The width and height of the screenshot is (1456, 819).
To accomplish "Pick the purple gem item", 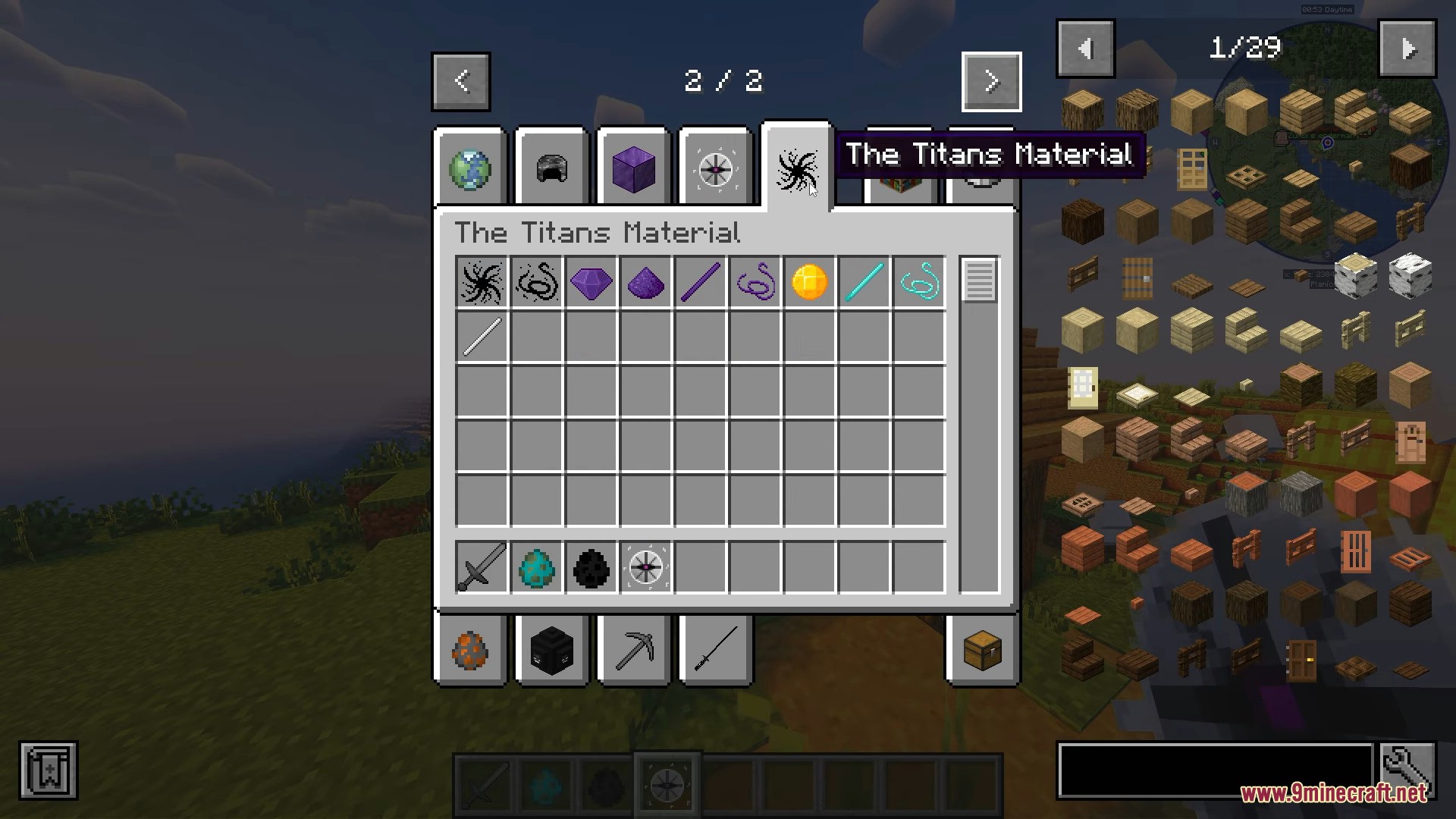I will pos(591,283).
